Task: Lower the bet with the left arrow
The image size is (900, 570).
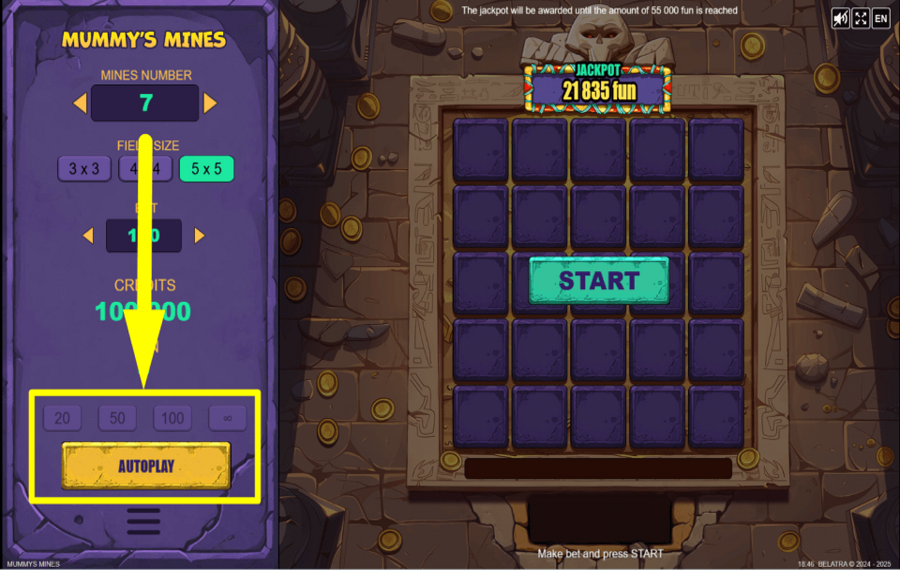Action: (88, 236)
